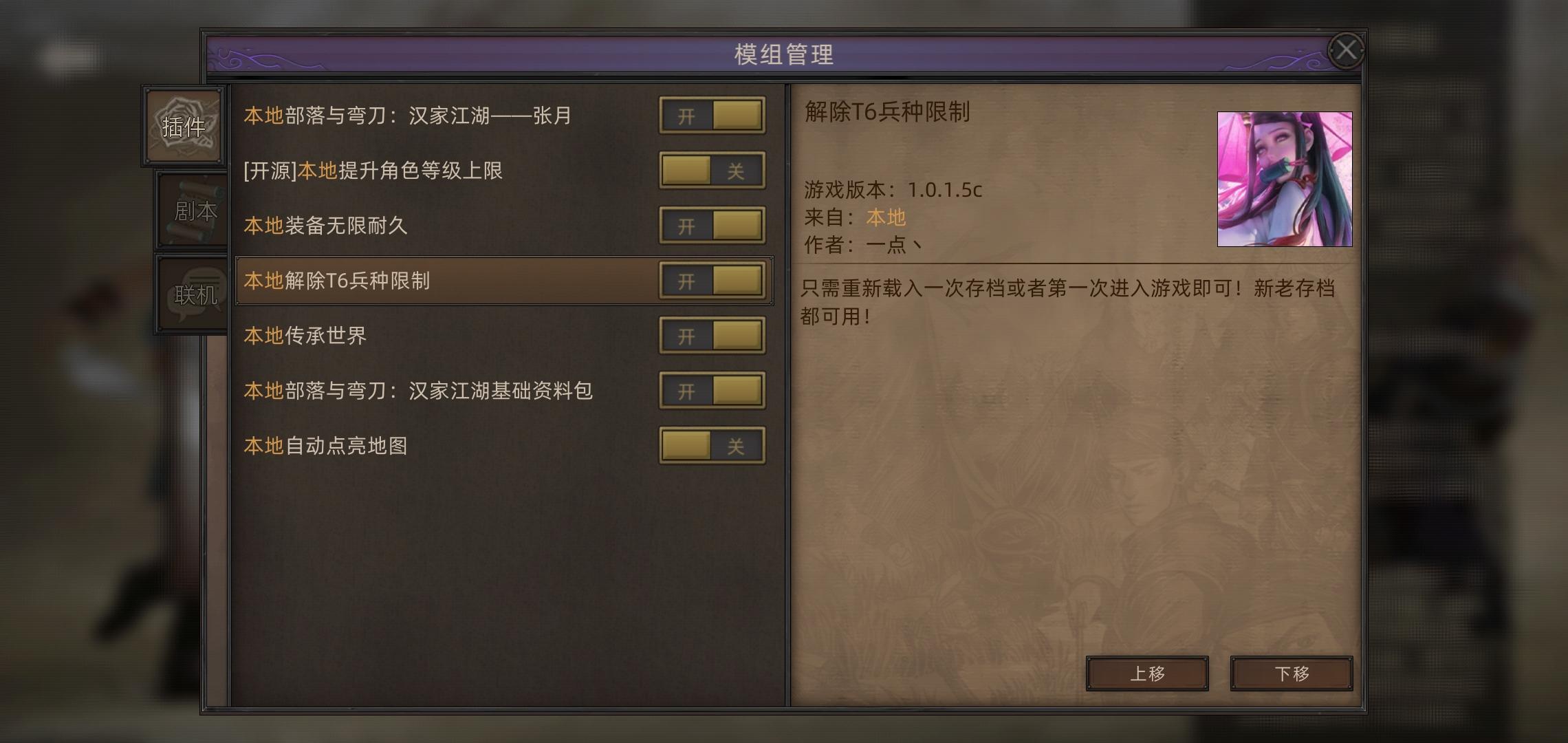Open the 剧本 (scripts) sidebar icon
Image resolution: width=1568 pixels, height=743 pixels.
[x=191, y=210]
